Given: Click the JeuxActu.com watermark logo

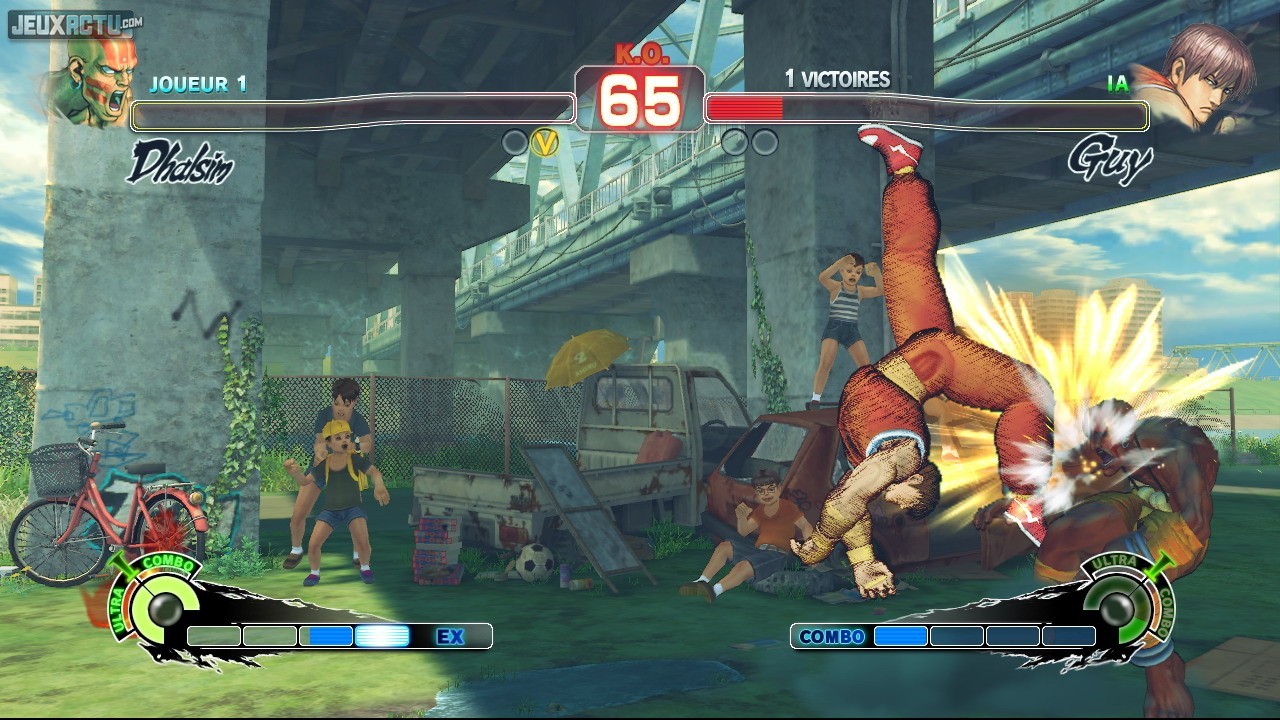Looking at the screenshot, I should [x=74, y=23].
